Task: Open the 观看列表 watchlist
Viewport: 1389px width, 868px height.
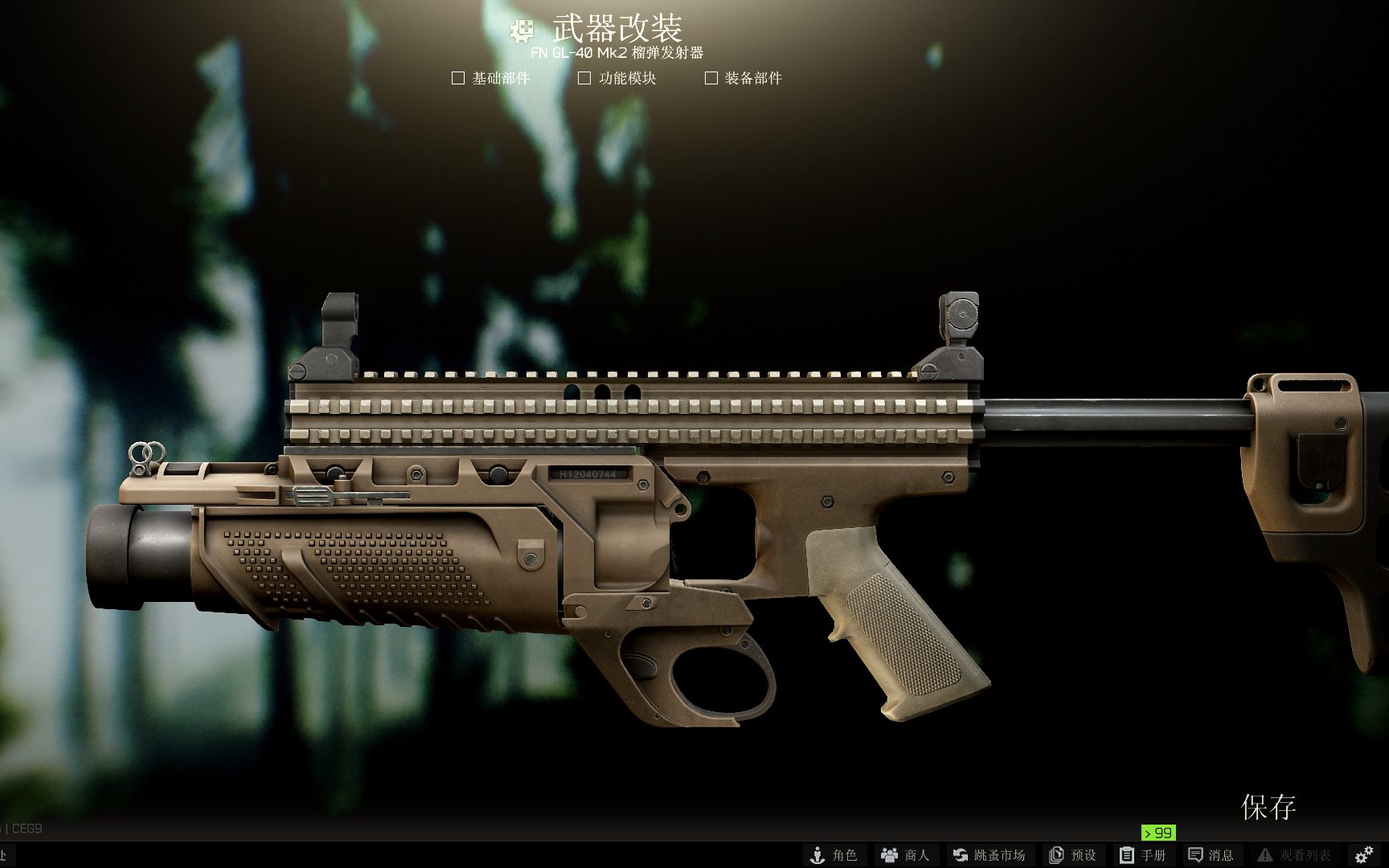Action: (1293, 855)
